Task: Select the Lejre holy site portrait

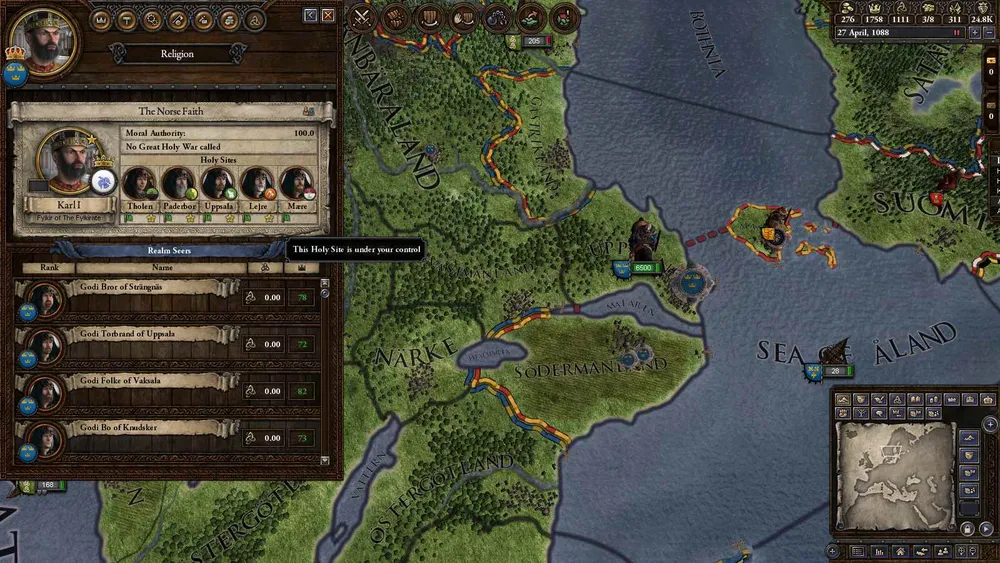Action: (x=257, y=184)
